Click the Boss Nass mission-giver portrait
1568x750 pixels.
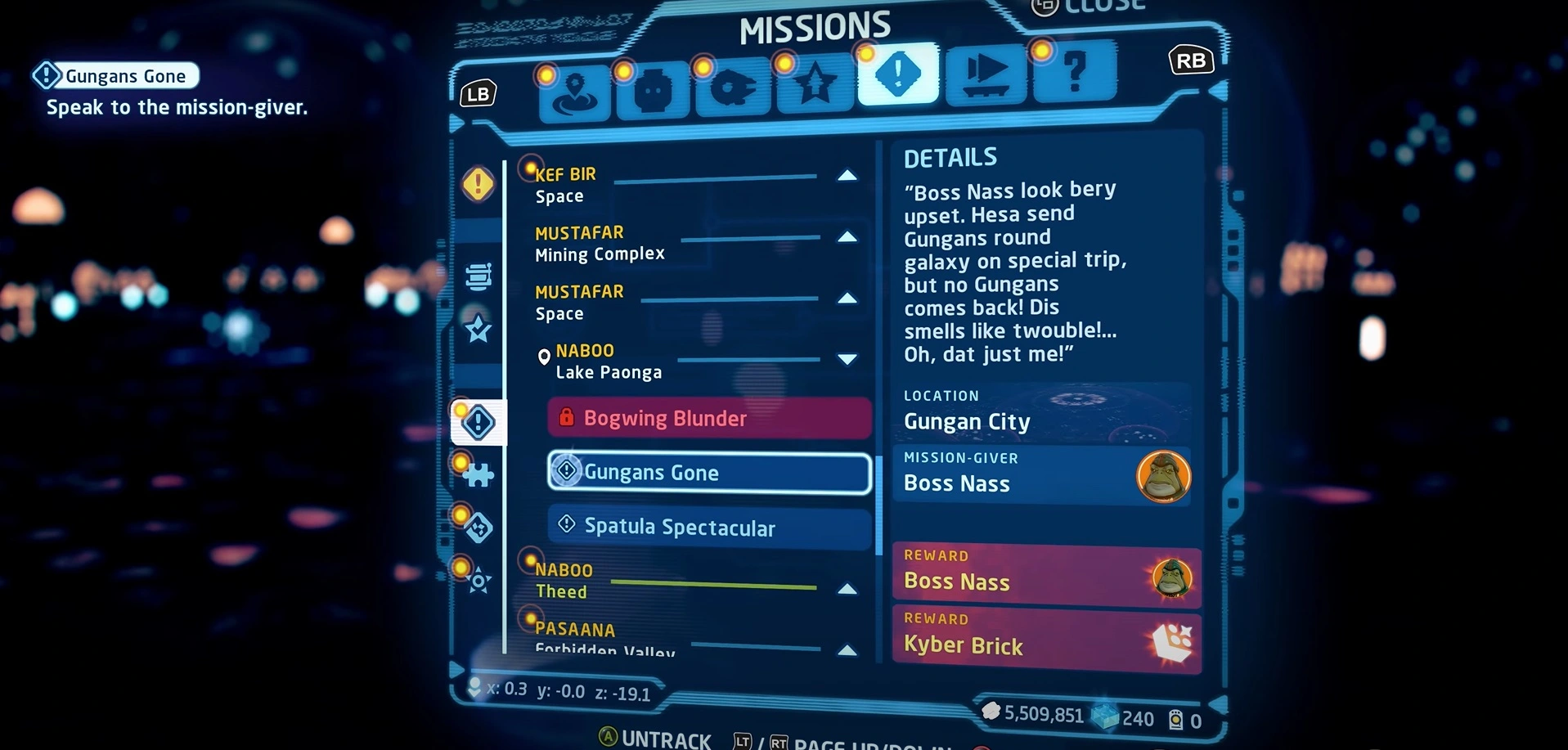coord(1163,477)
